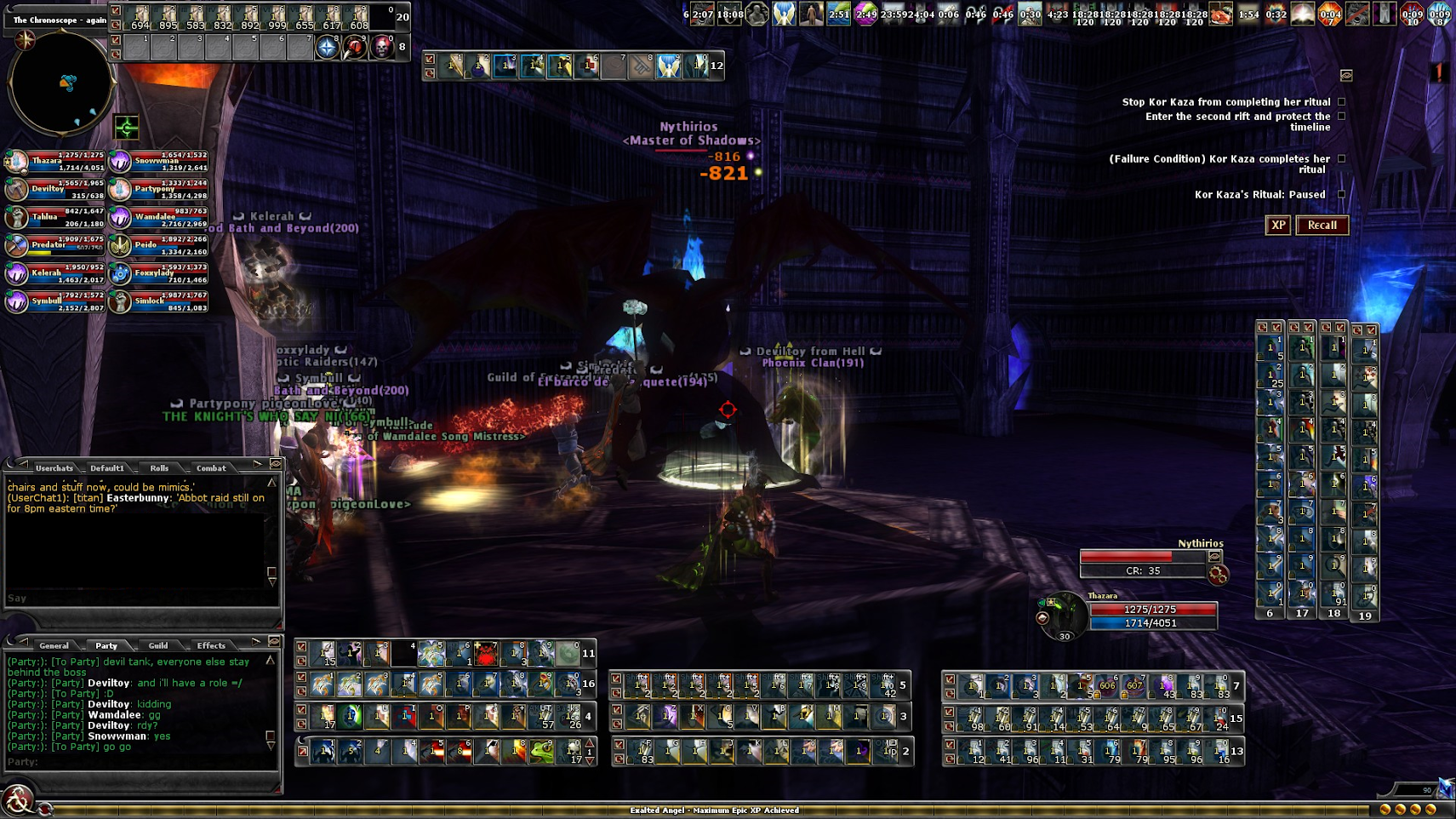
Task: Switch to the Guild chat tab
Action: 158,645
